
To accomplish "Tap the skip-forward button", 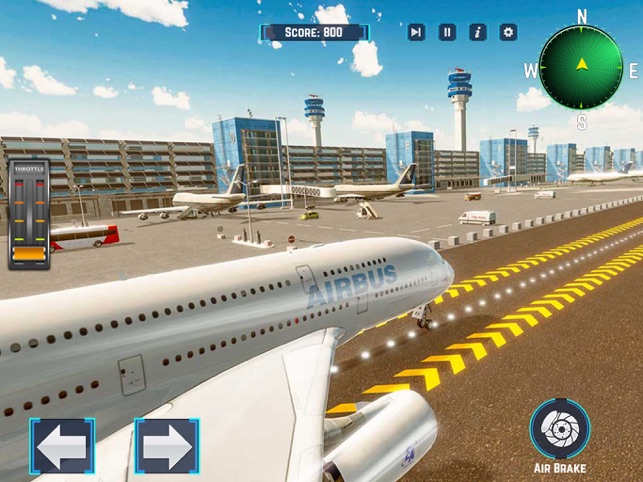I will (416, 32).
